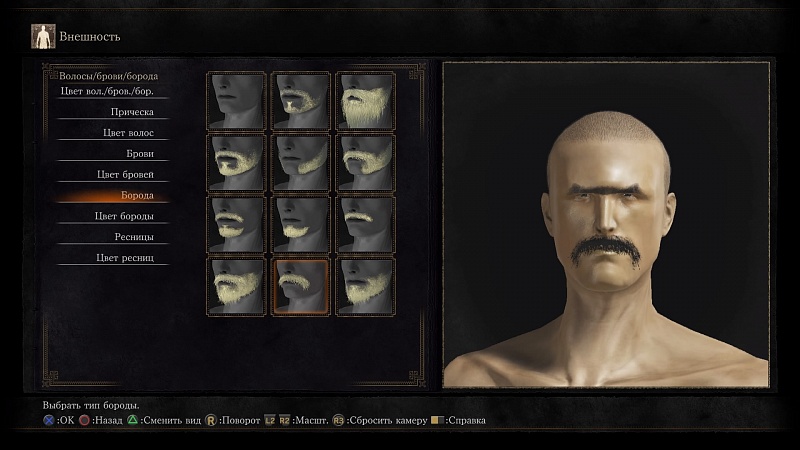
Task: Choose the Ресницы eyelashes entry
Action: coord(111,238)
